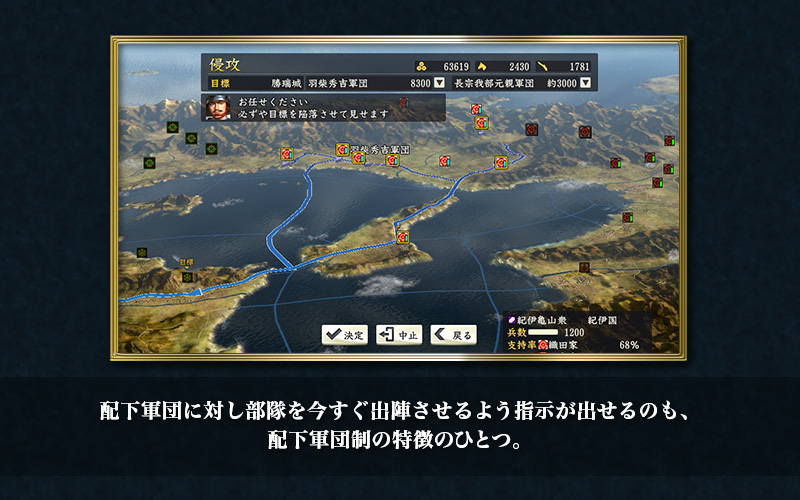The image size is (800, 500).
Task: Go back with the 戻る button
Action: click(x=453, y=334)
